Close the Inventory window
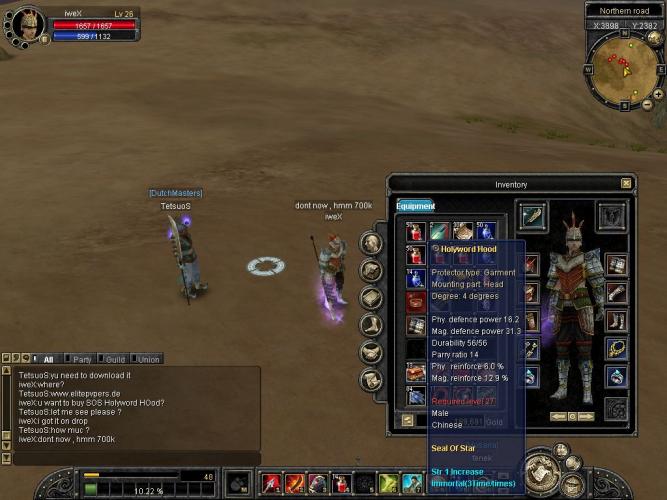The image size is (667, 500). 626,184
